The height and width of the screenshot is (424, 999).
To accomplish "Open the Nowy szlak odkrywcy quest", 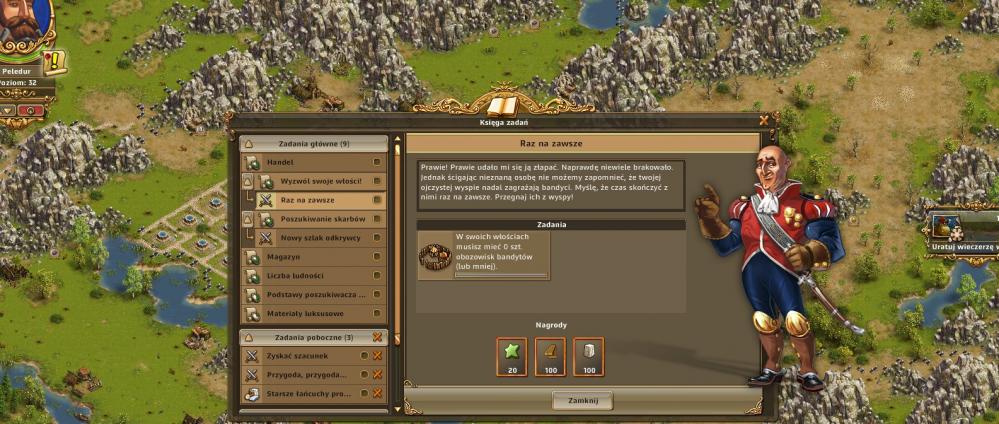I will coord(321,238).
